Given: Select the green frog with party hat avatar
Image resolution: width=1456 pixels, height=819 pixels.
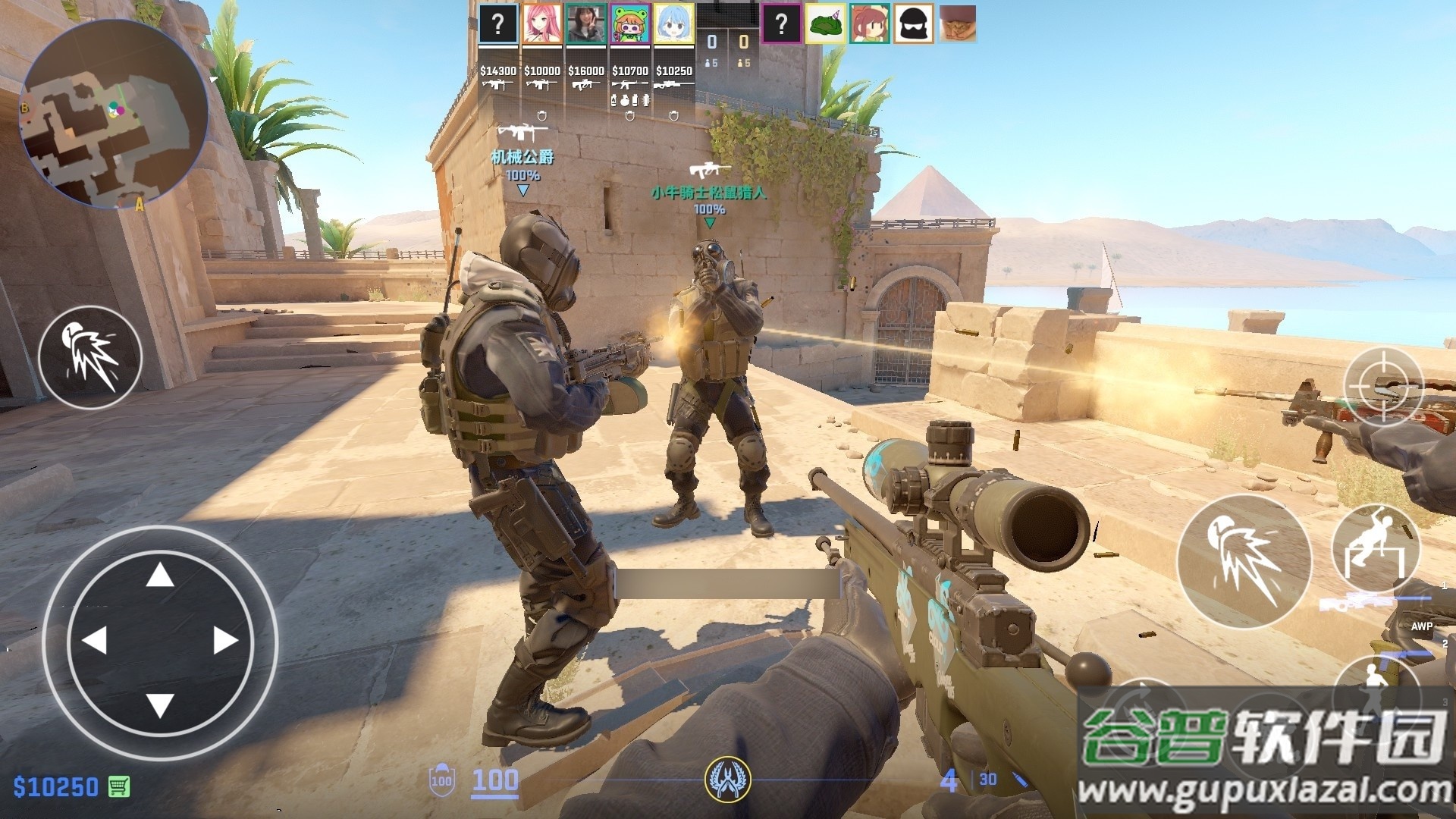Looking at the screenshot, I should tap(825, 24).
